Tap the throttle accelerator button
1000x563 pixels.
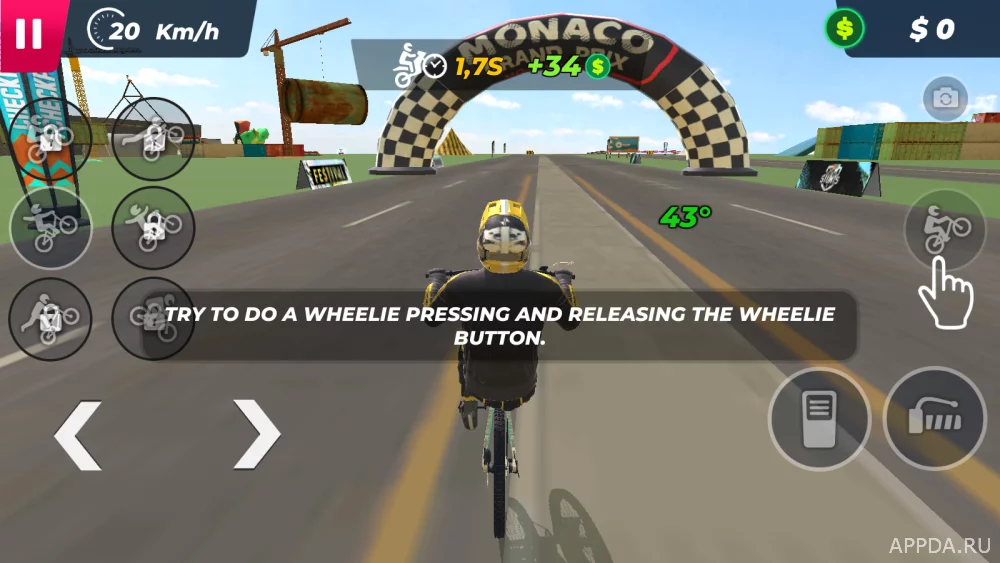(934, 419)
